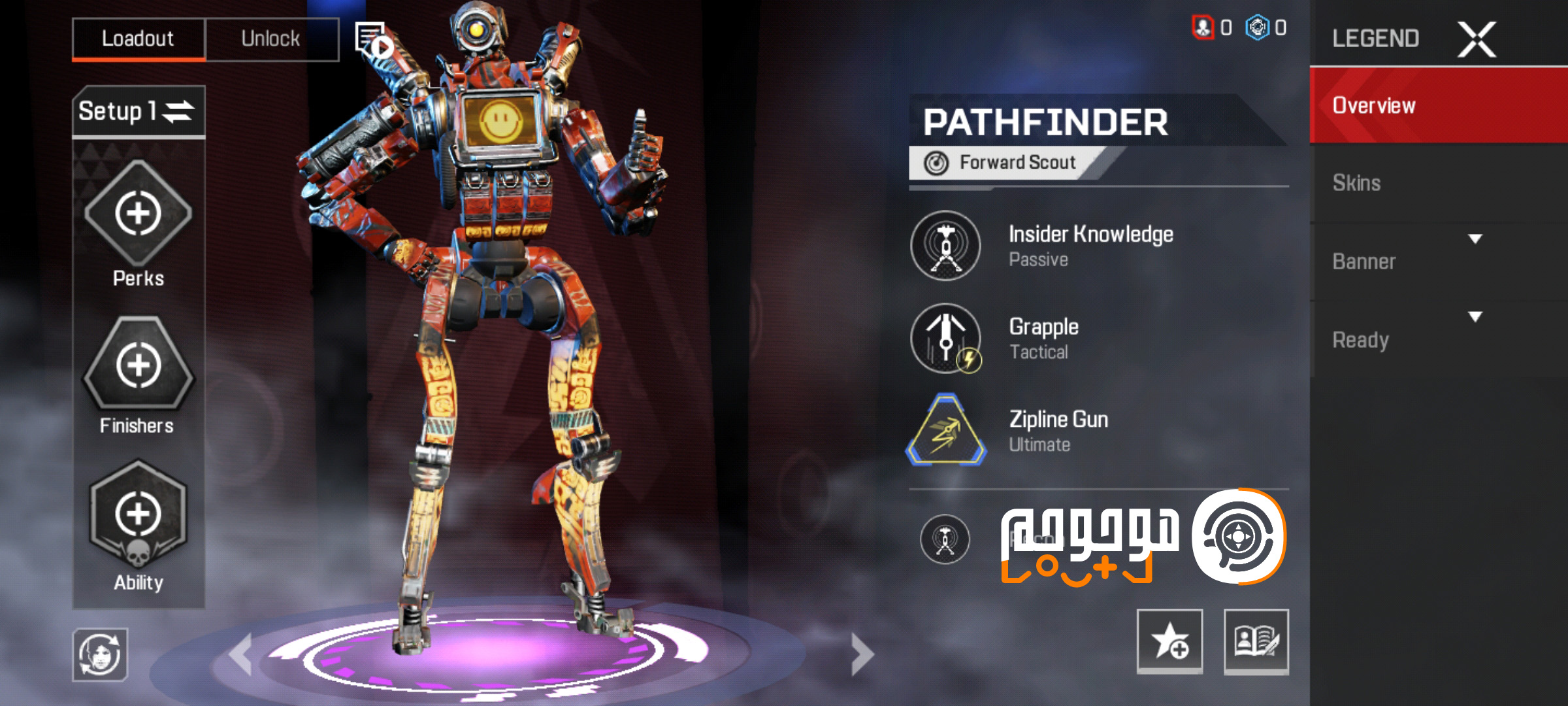This screenshot has width=1568, height=706.
Task: Switch to the Unlock tab
Action: pyautogui.click(x=271, y=38)
